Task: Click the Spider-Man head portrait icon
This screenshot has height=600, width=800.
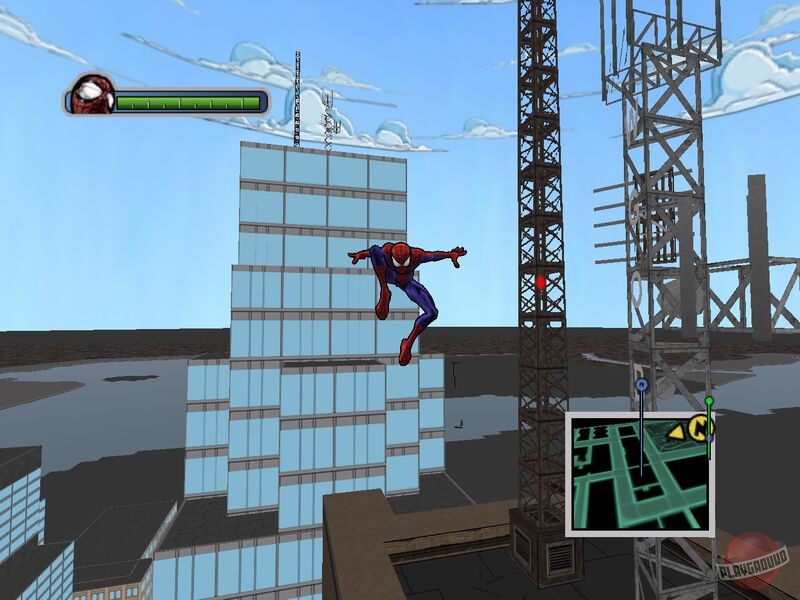Action: [91, 95]
